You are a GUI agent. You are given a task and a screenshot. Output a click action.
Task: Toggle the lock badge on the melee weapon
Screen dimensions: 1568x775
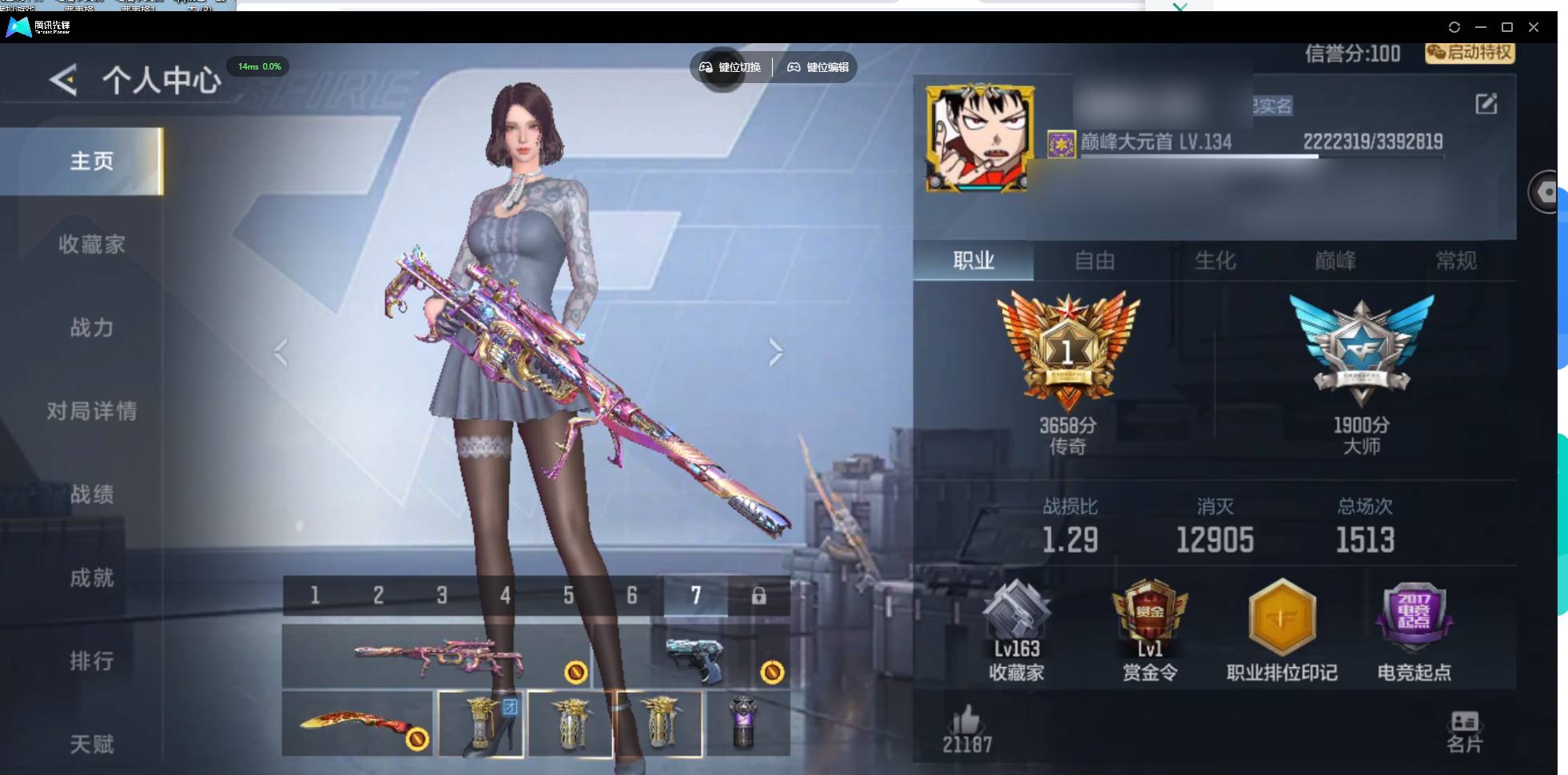[x=416, y=741]
